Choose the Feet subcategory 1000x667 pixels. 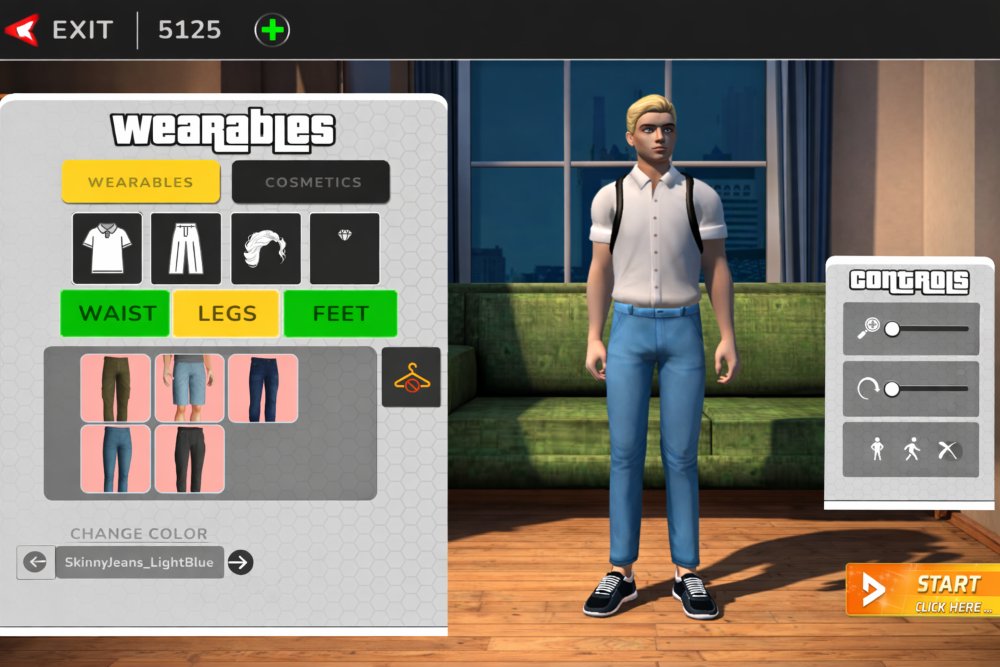pos(340,313)
